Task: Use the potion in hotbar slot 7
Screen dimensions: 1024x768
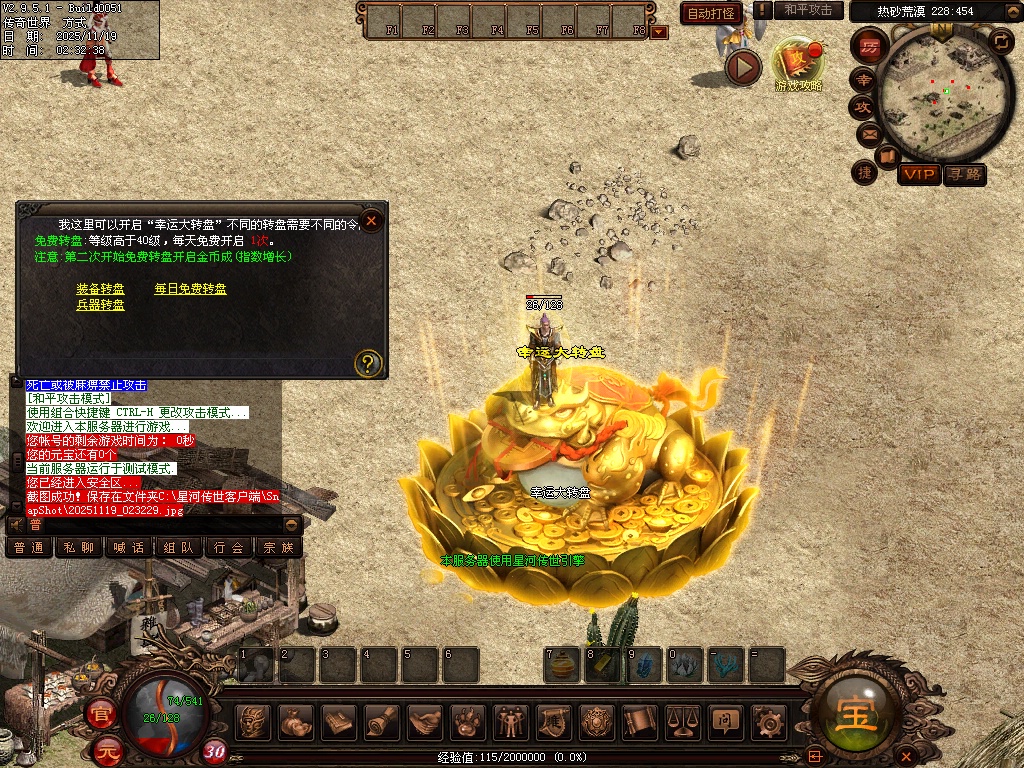Action: 563,664
